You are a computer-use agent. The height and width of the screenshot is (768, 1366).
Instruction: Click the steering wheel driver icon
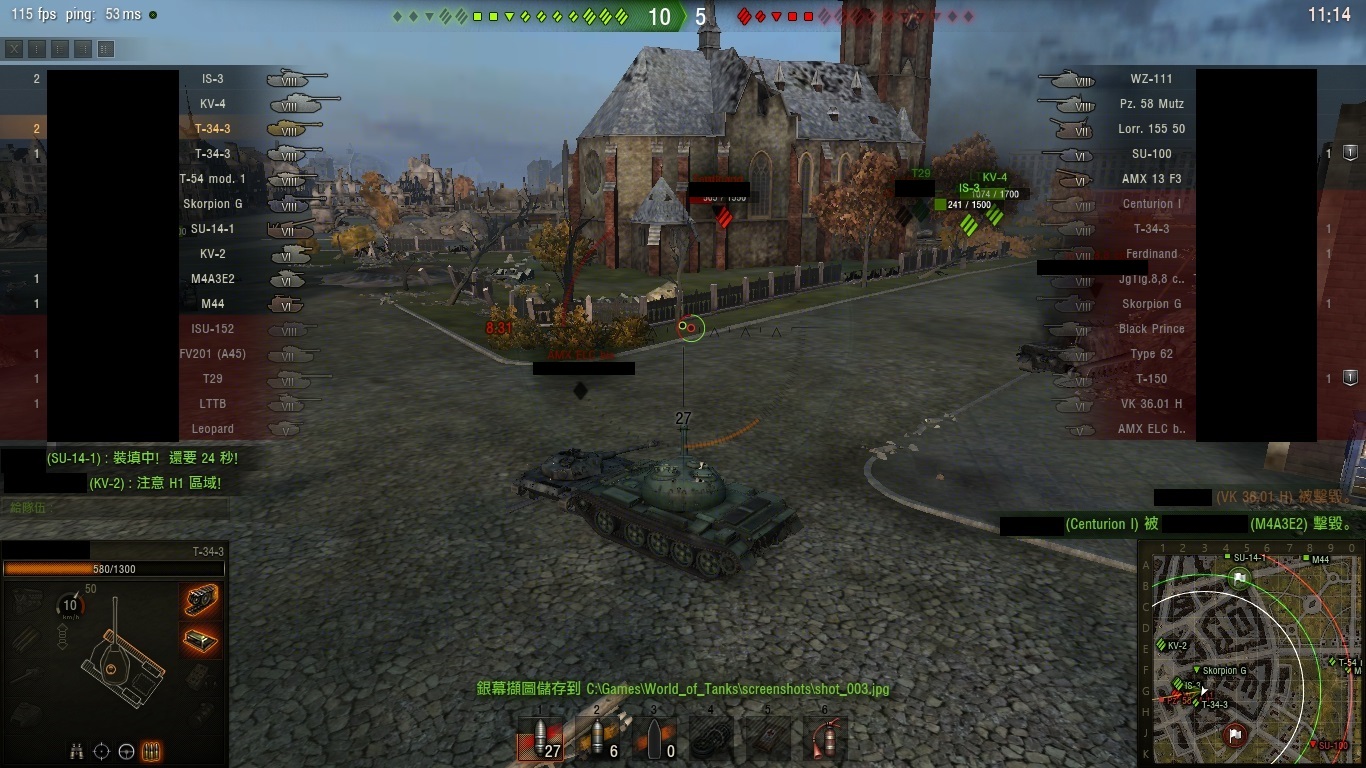coord(126,750)
